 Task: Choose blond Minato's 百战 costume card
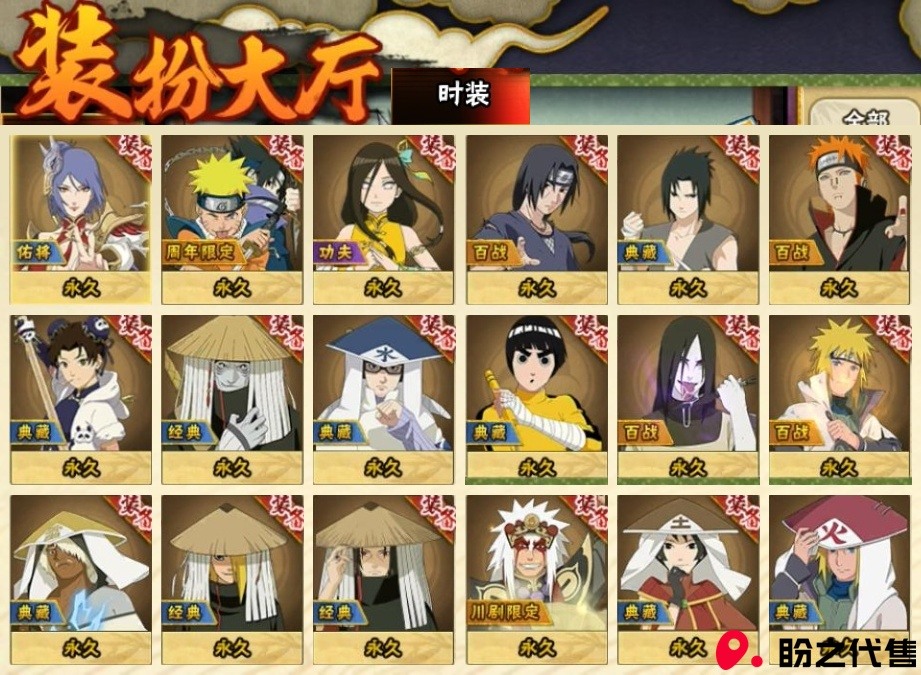838,397
